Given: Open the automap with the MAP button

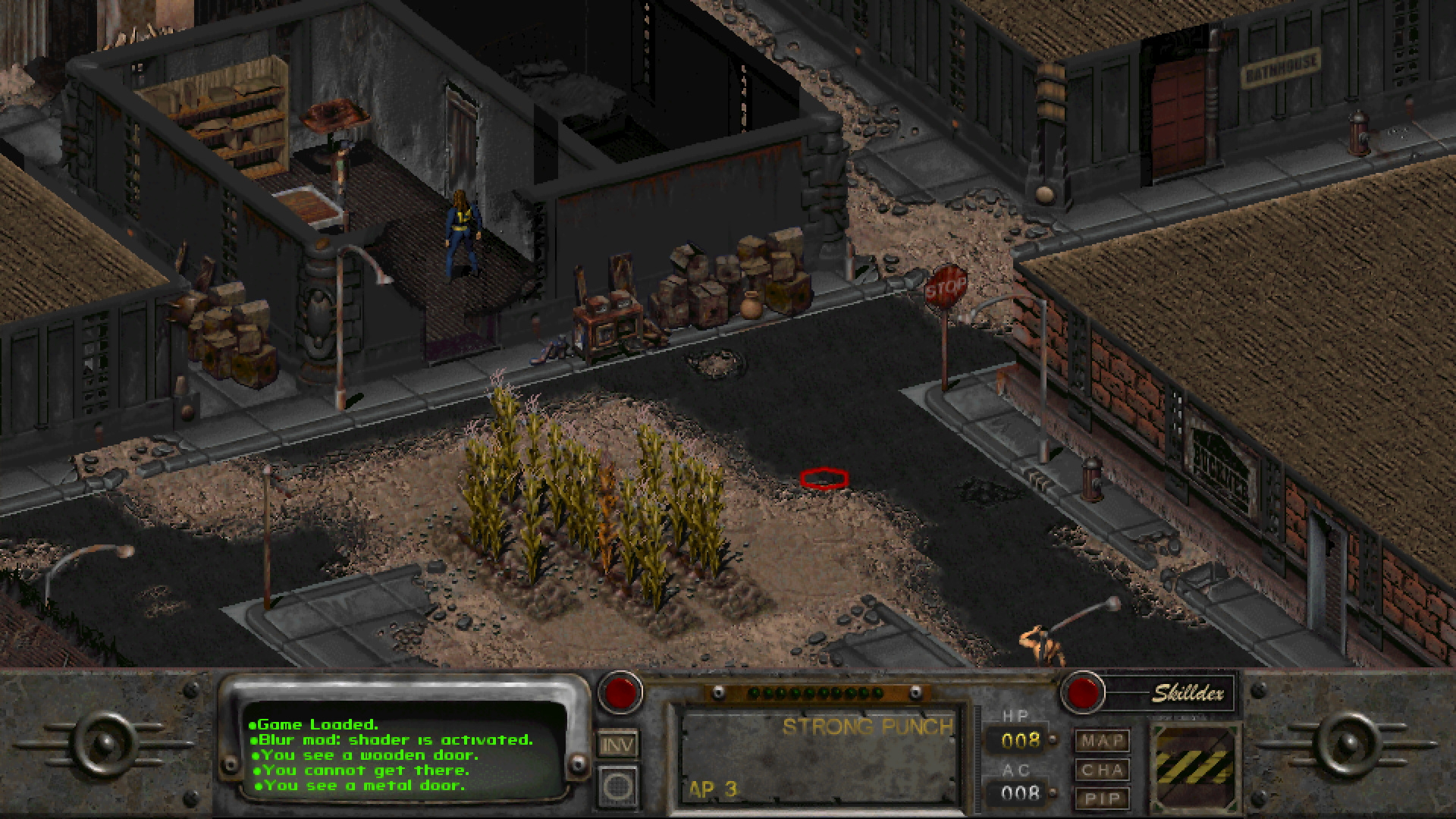Looking at the screenshot, I should (x=1104, y=741).
